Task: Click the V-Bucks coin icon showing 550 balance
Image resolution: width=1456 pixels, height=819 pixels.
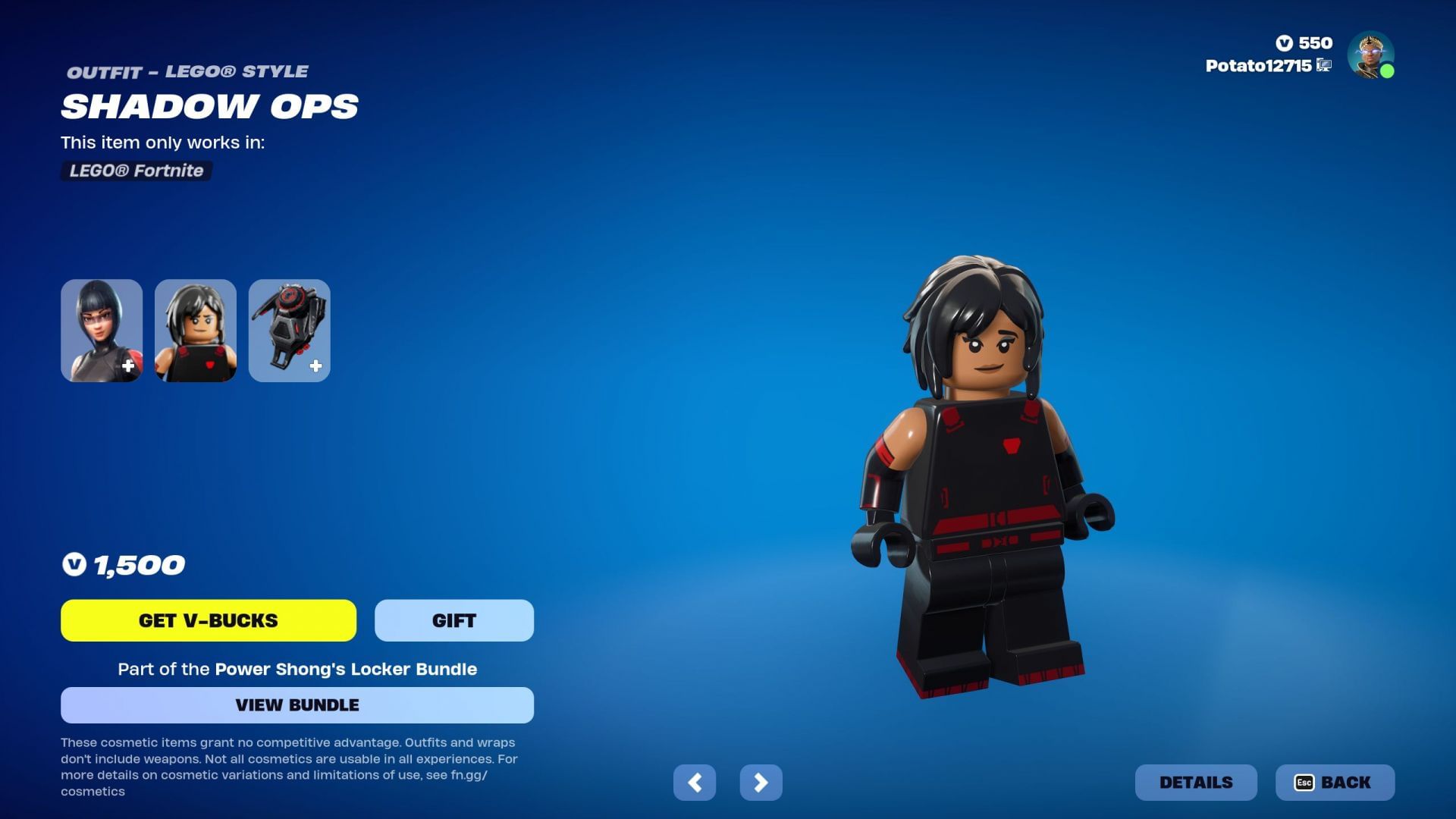Action: click(1285, 43)
